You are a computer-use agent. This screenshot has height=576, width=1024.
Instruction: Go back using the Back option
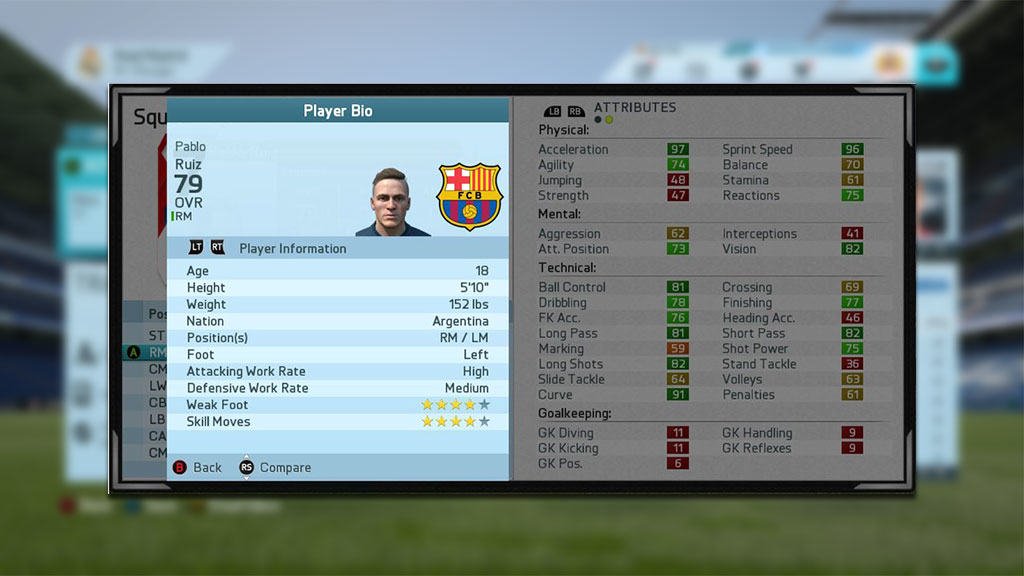coord(198,467)
